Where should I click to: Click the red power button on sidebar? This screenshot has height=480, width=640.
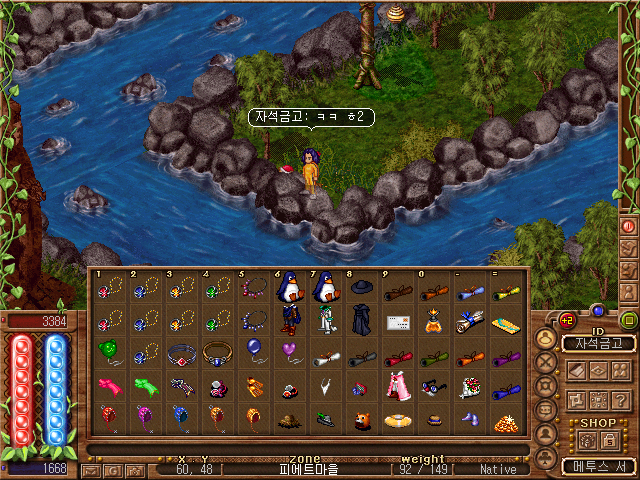[x=629, y=226]
